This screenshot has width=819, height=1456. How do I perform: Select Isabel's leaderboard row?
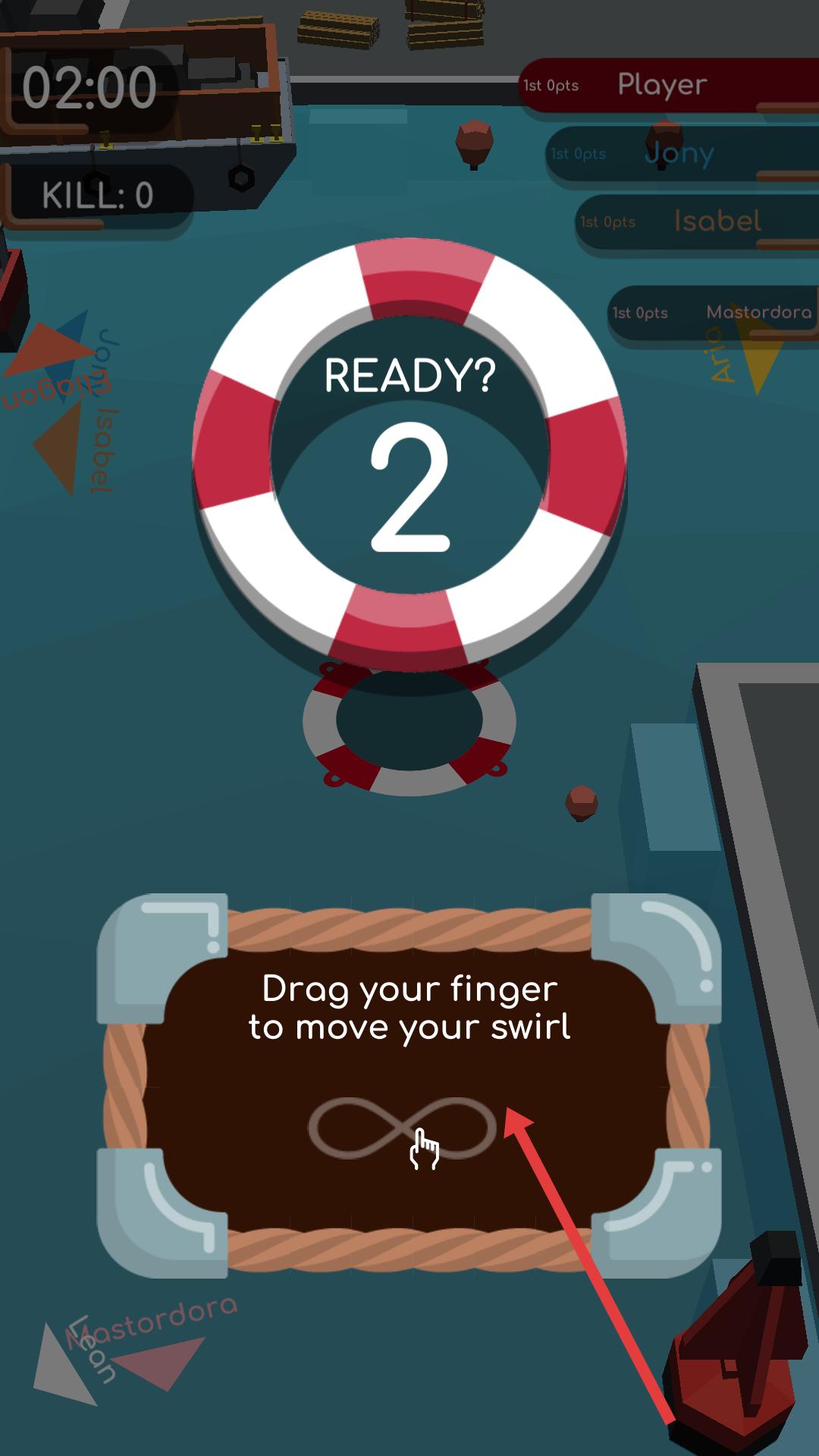tap(696, 221)
